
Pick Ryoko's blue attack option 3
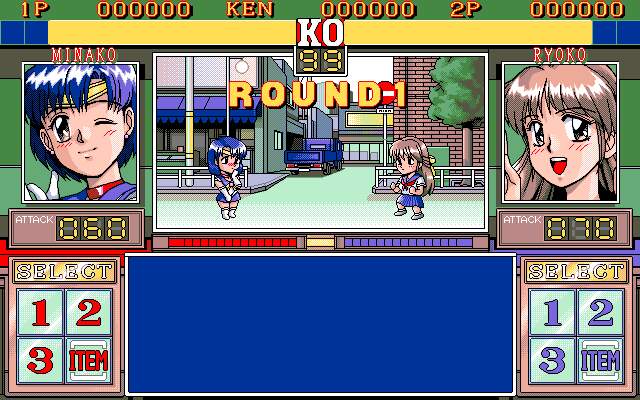coord(550,359)
